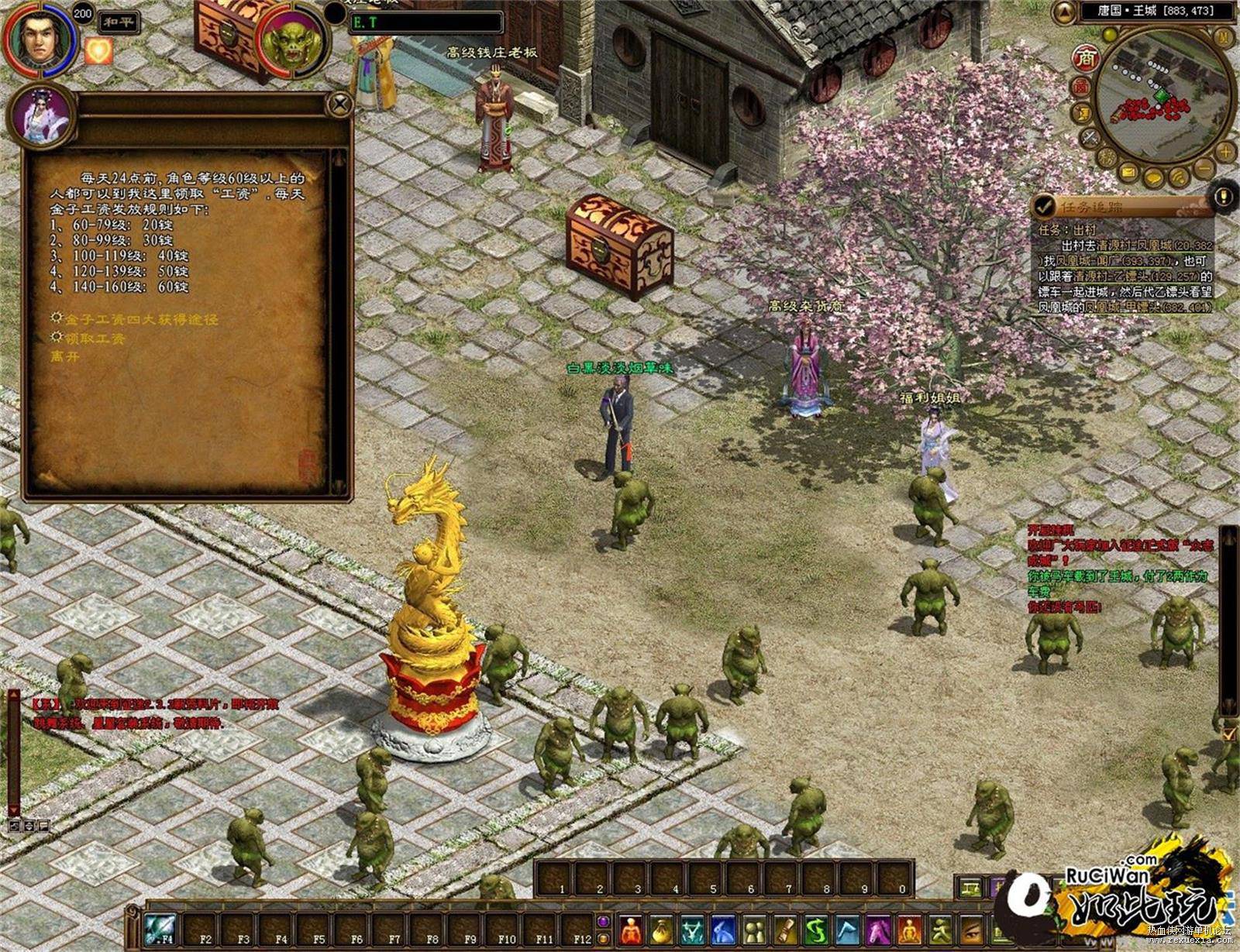This screenshot has width=1240, height=952.
Task: Zoom the minimap in with the plus button
Action: pos(1224,151)
